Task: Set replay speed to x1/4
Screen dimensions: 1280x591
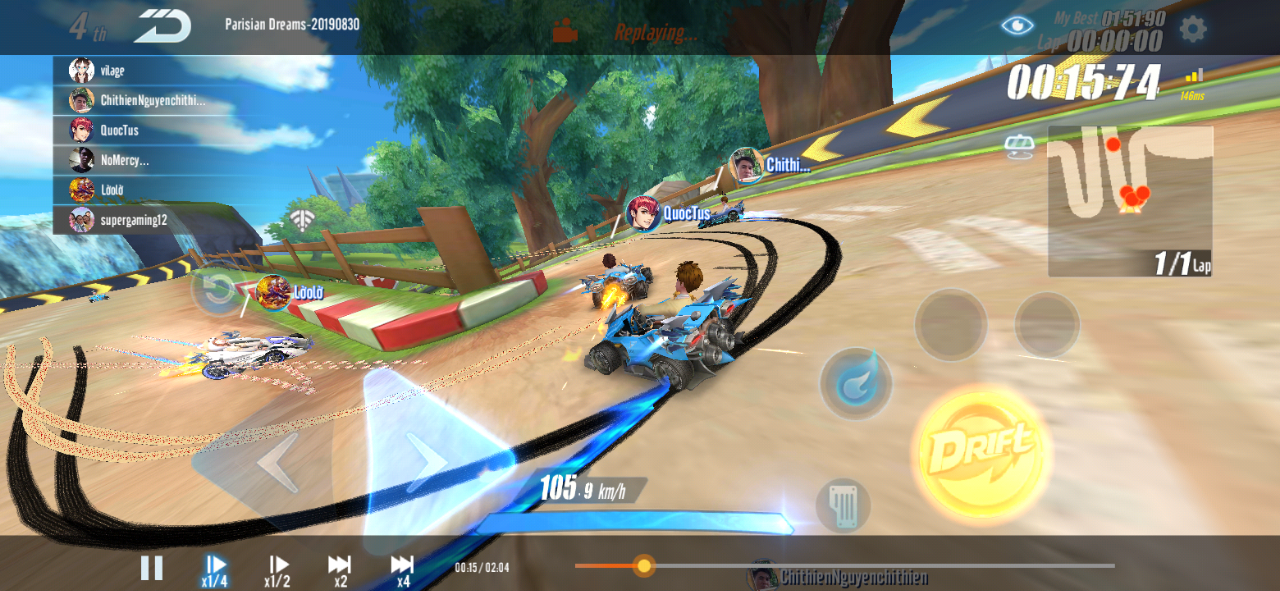Action: tap(215, 570)
